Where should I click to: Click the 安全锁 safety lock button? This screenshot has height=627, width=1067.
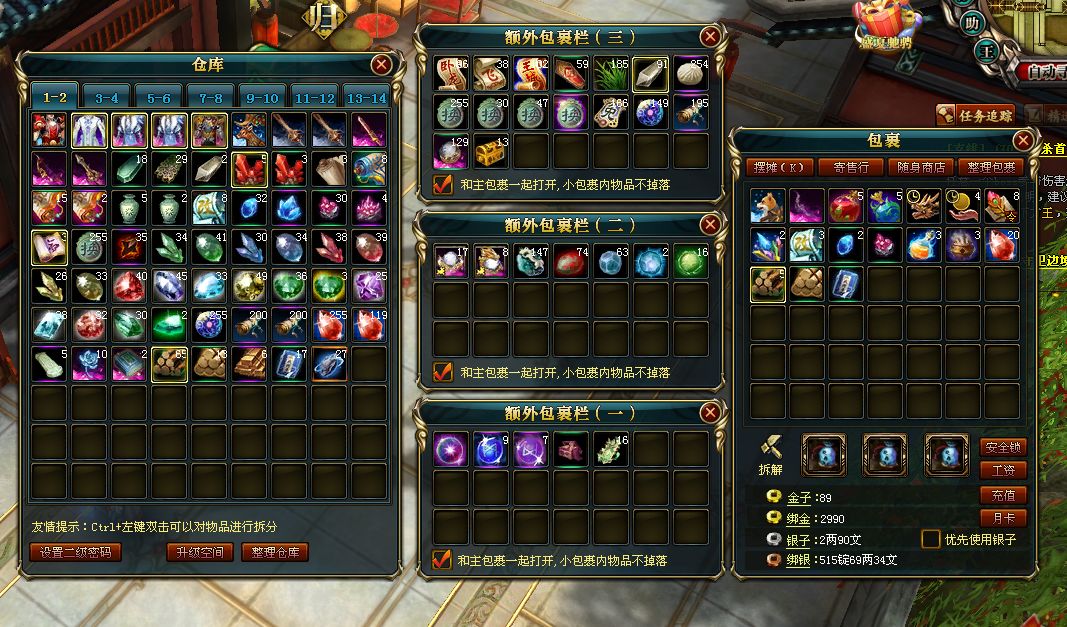1003,447
